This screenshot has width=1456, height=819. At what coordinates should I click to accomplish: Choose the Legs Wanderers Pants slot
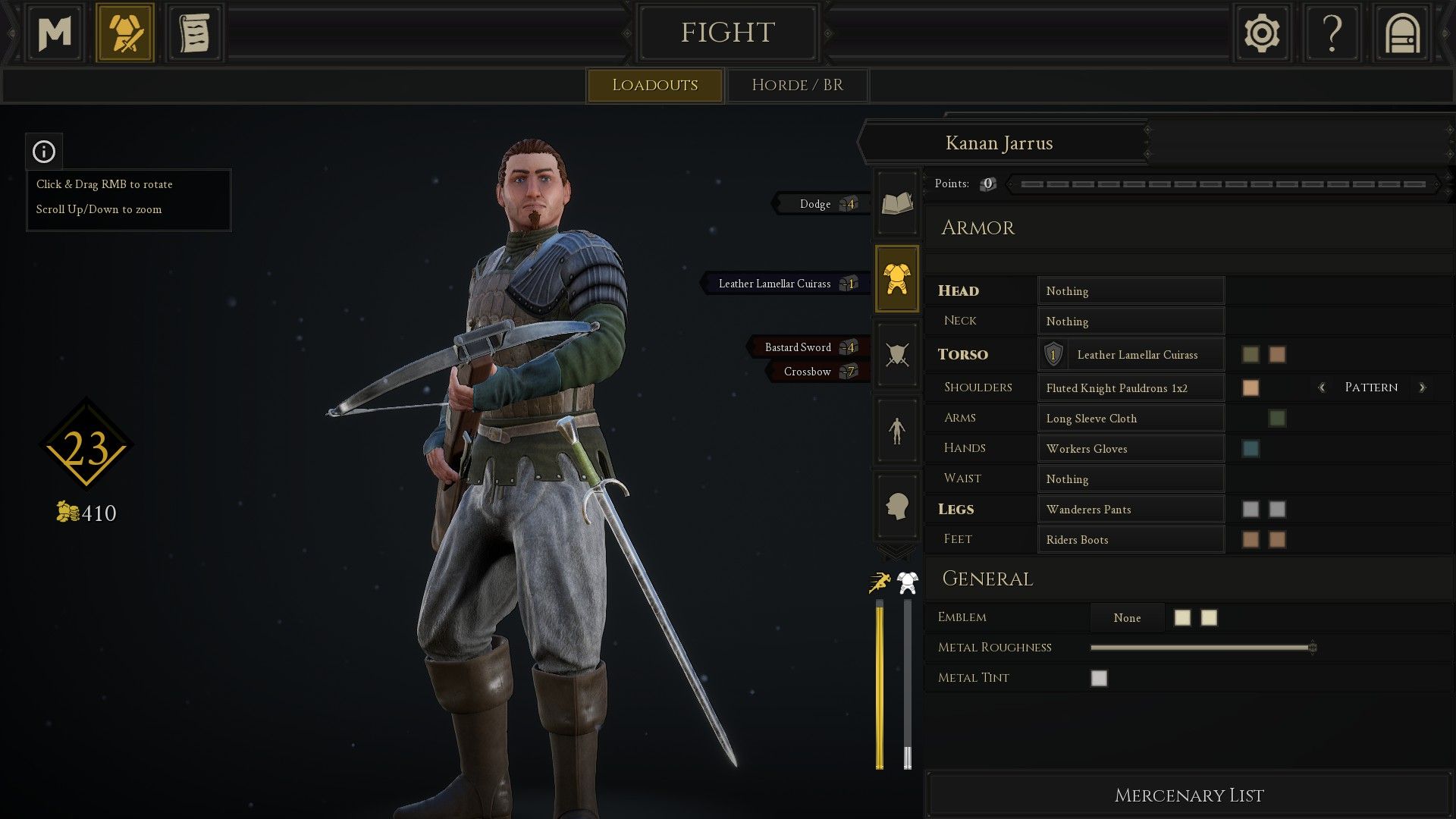pyautogui.click(x=1131, y=510)
